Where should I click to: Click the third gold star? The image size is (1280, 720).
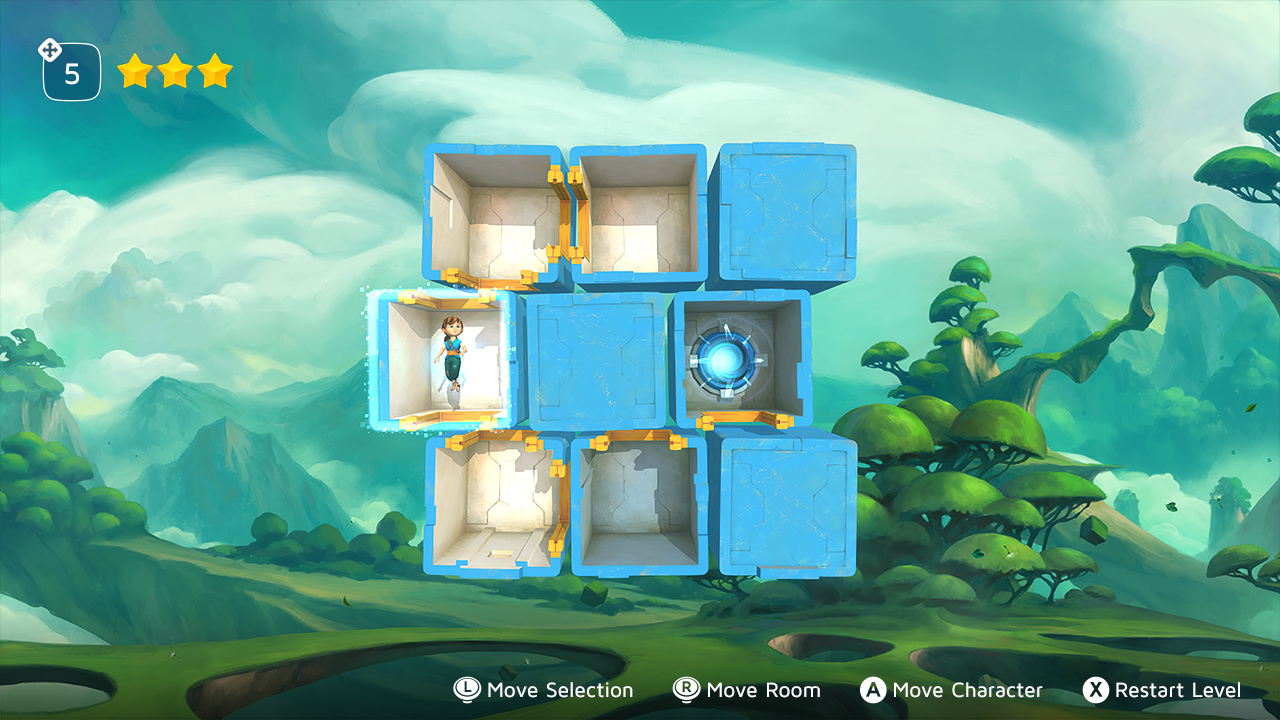pos(214,71)
